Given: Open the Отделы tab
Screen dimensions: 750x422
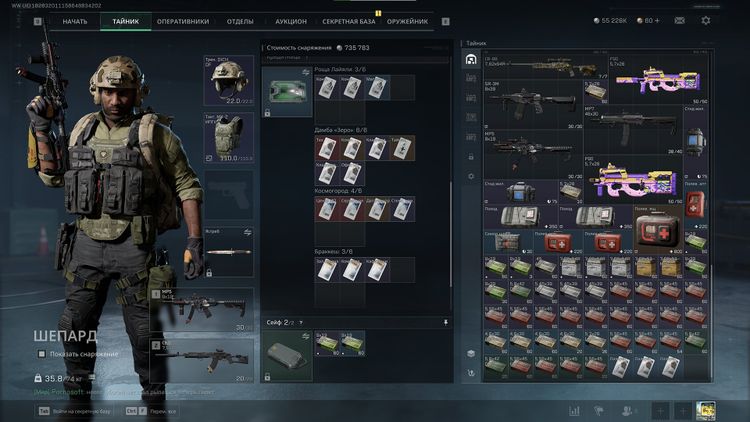Looking at the screenshot, I should [x=240, y=21].
